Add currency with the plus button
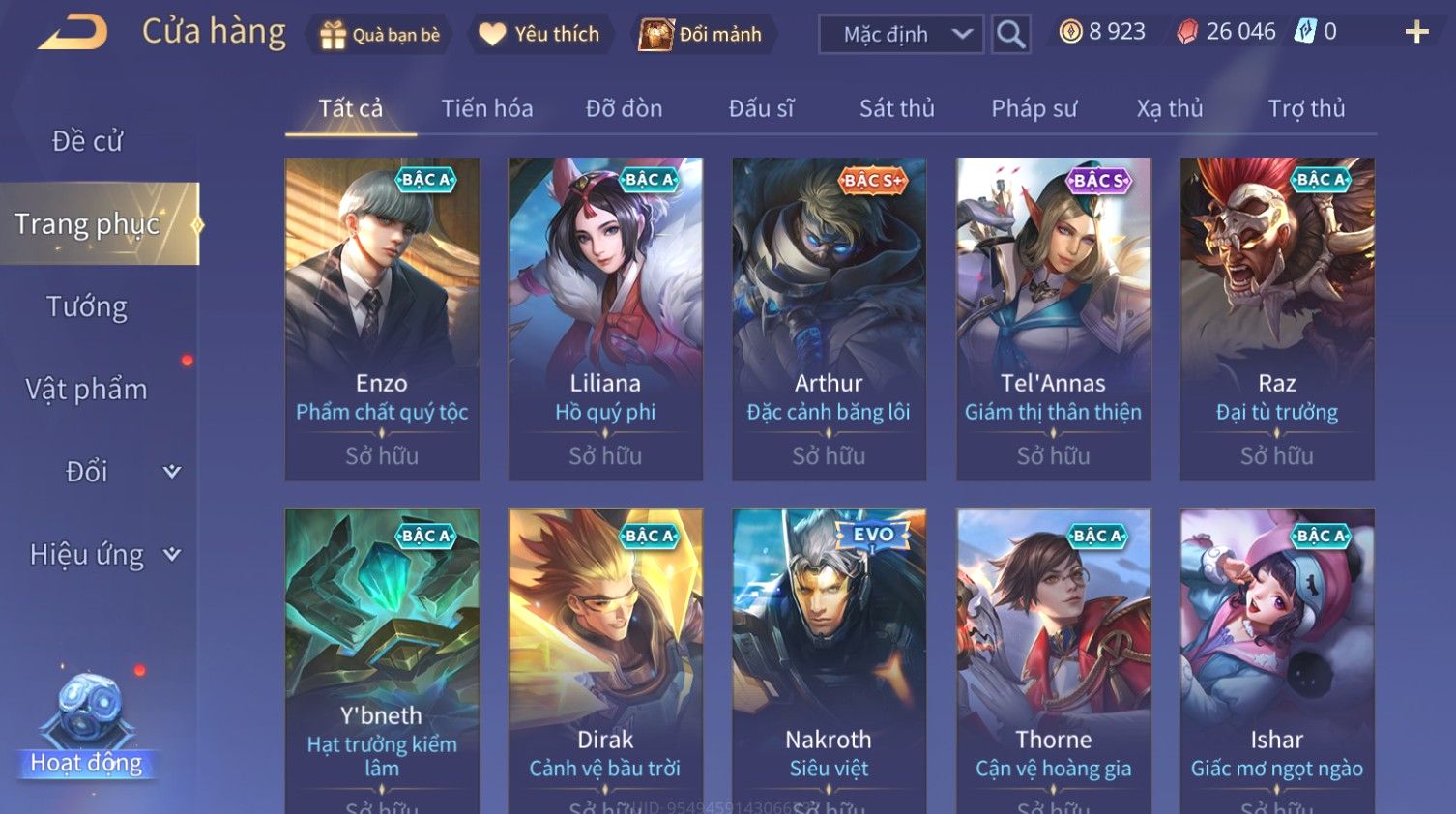1456x814 pixels. point(1416,33)
